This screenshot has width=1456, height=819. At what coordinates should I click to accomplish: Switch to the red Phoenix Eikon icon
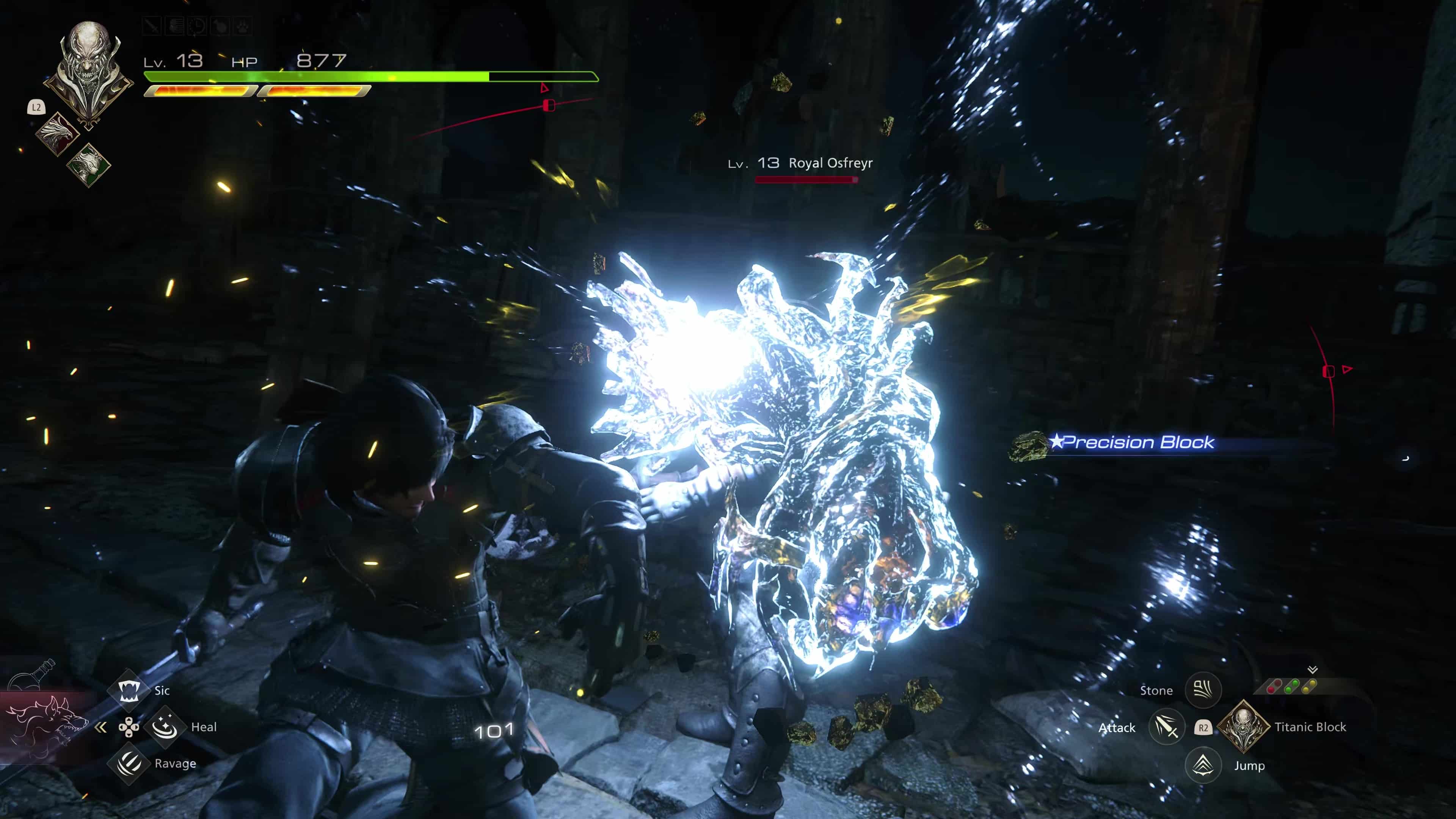(x=58, y=133)
